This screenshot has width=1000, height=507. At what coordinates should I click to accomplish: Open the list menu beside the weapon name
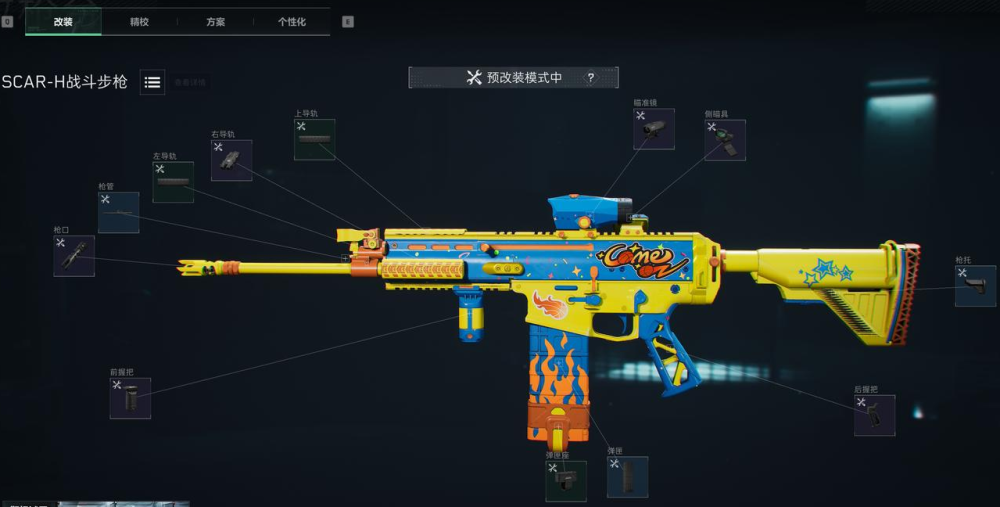pyautogui.click(x=153, y=83)
